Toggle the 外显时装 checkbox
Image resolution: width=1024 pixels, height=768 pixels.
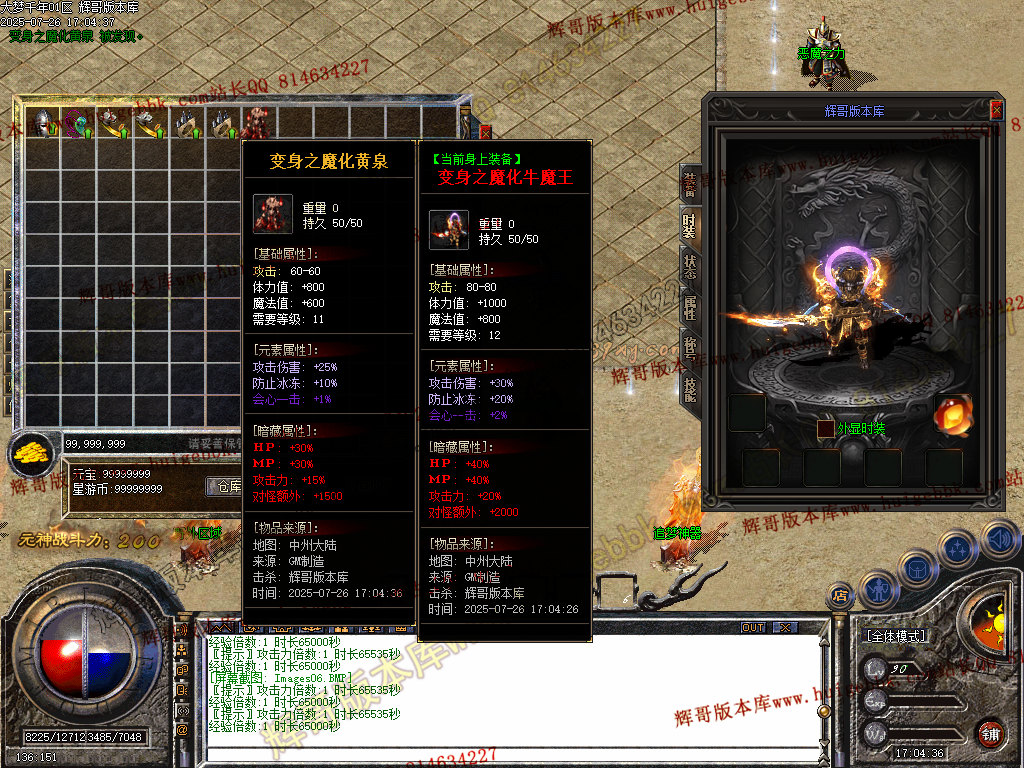pos(825,429)
